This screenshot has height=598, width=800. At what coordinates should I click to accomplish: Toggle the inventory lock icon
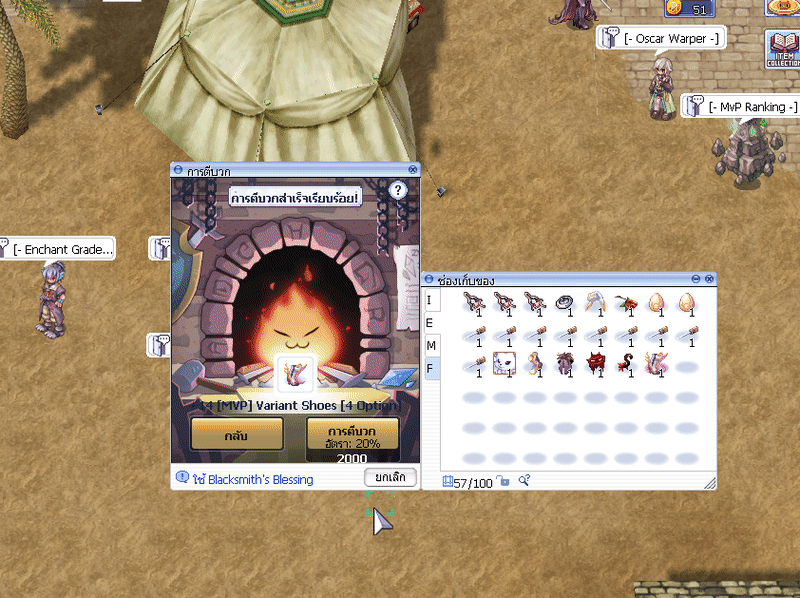tap(504, 482)
